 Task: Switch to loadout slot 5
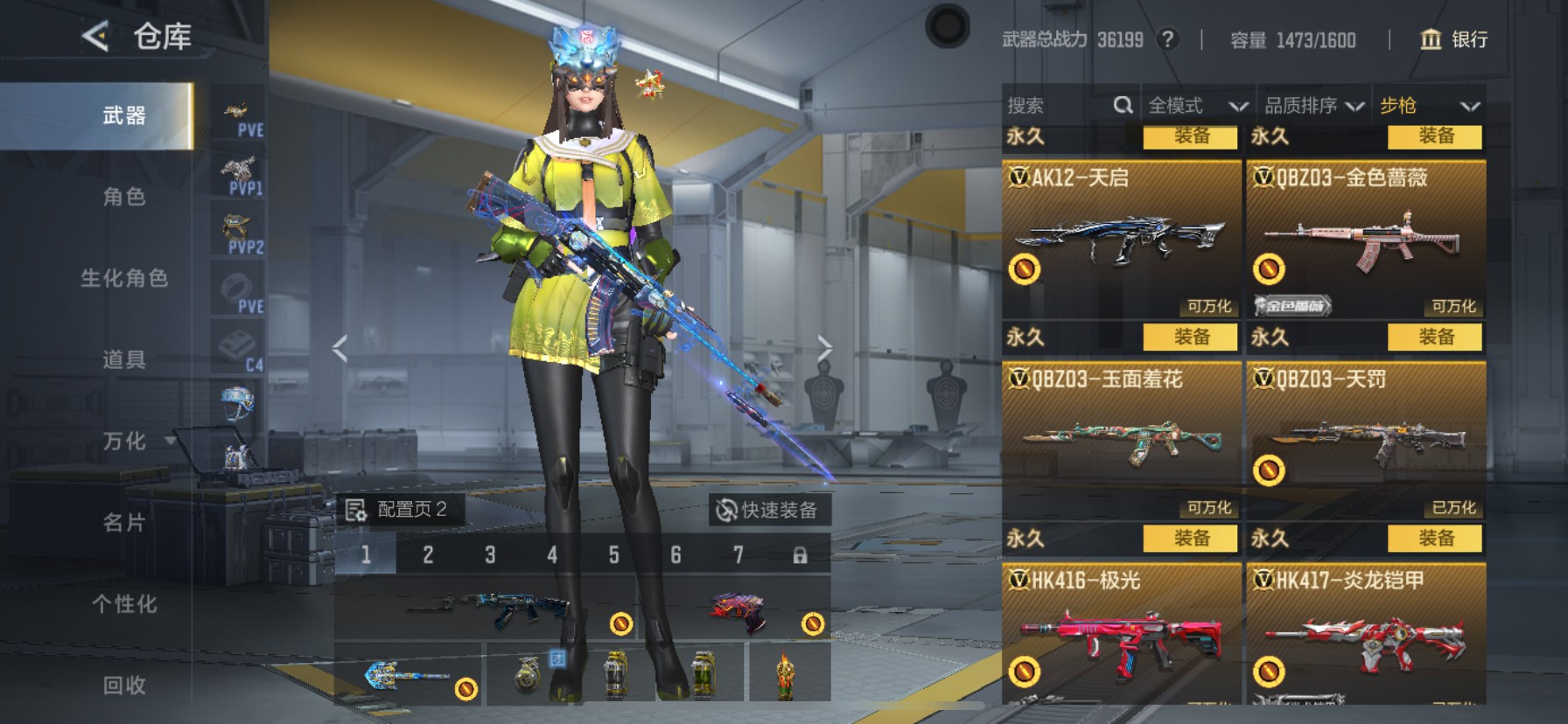(613, 555)
